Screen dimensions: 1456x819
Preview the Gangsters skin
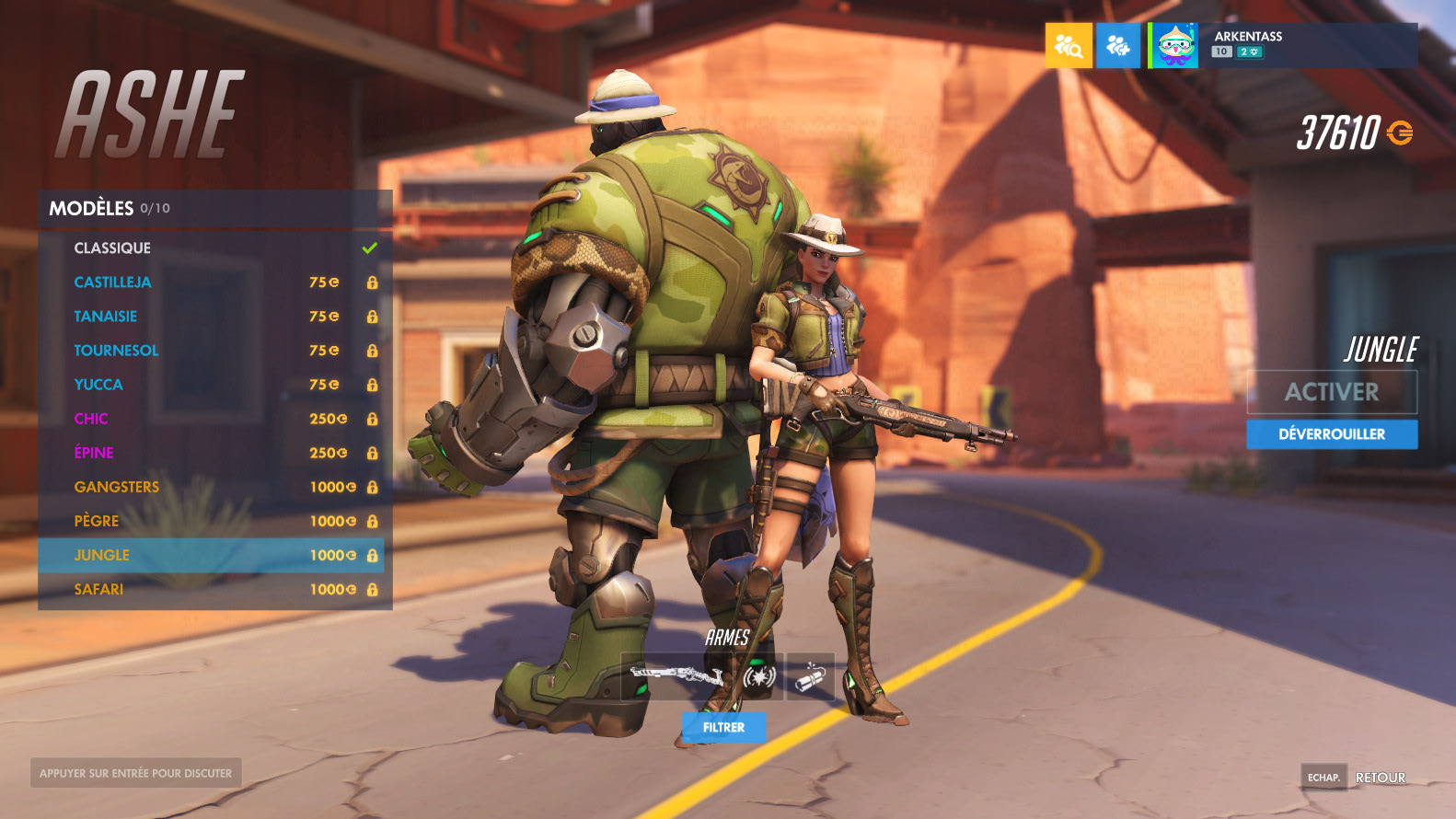(x=211, y=487)
